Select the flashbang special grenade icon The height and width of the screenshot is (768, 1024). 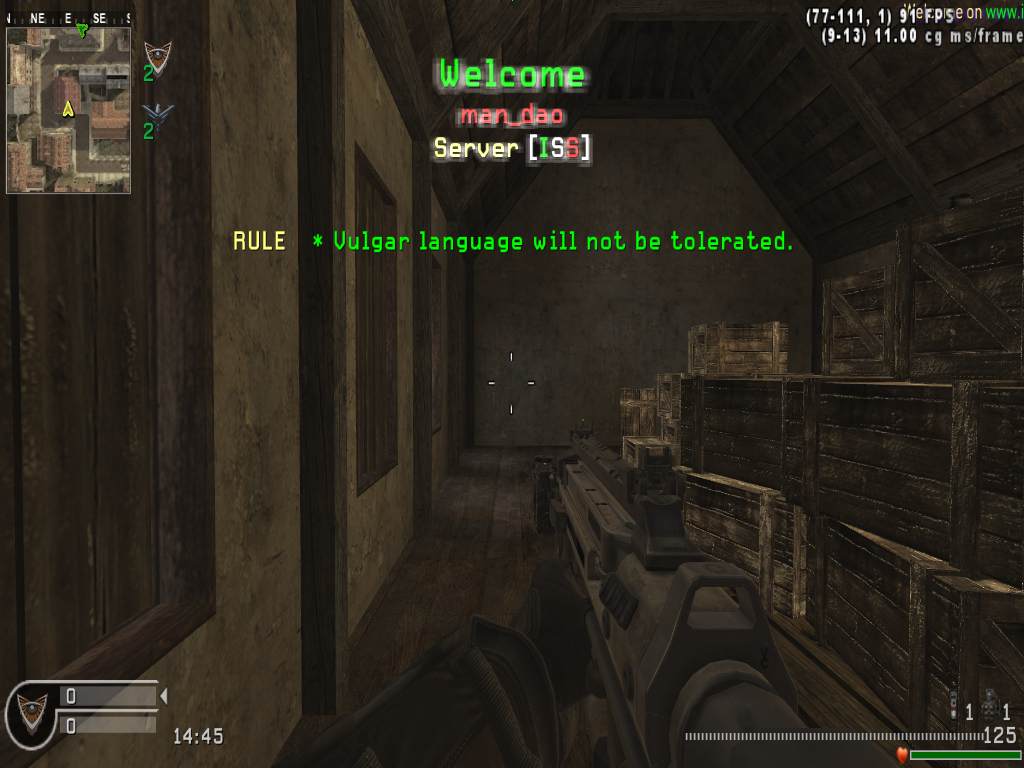[x=954, y=706]
